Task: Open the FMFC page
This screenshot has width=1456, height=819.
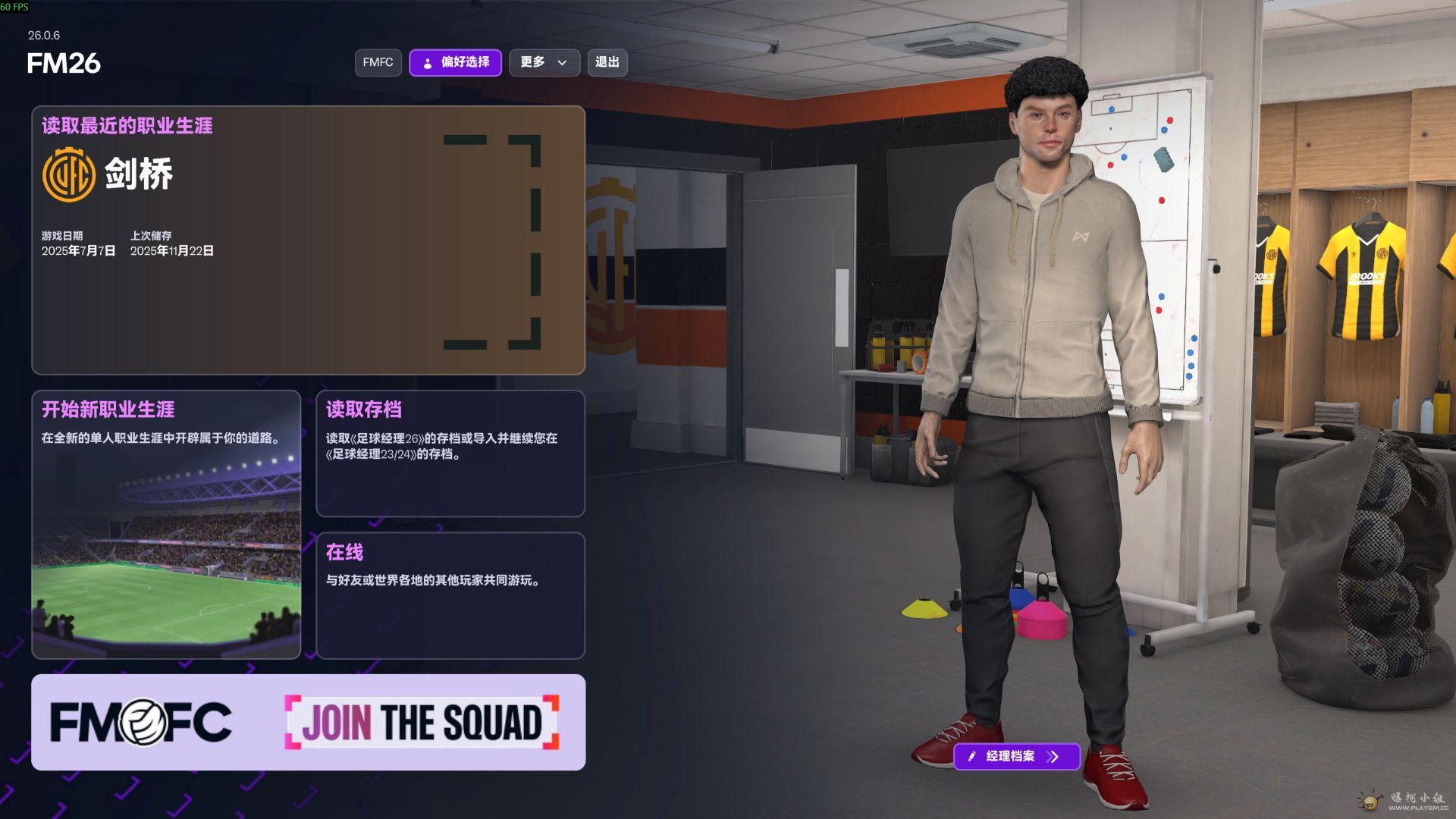Action: coord(377,63)
